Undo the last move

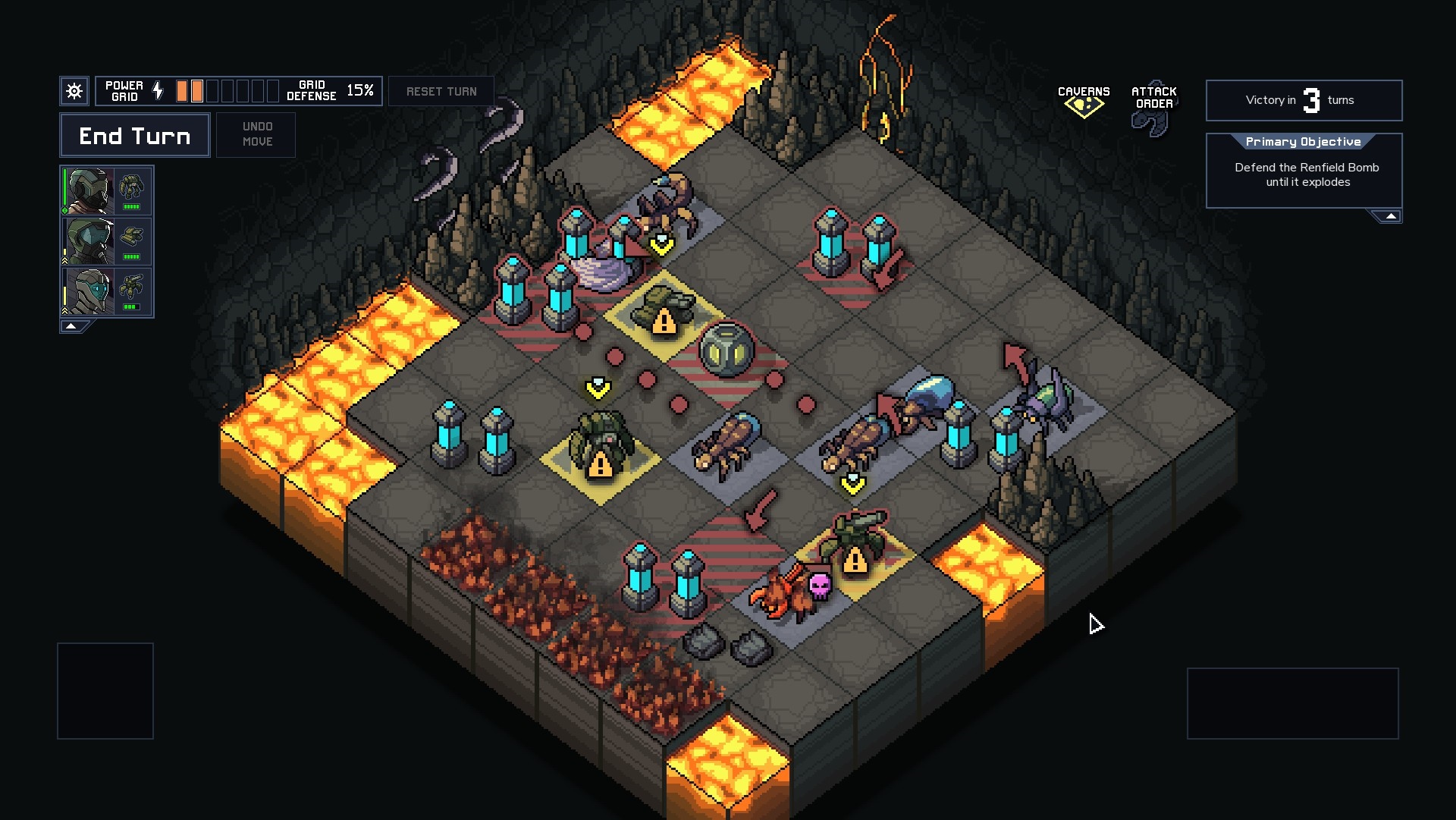[256, 134]
